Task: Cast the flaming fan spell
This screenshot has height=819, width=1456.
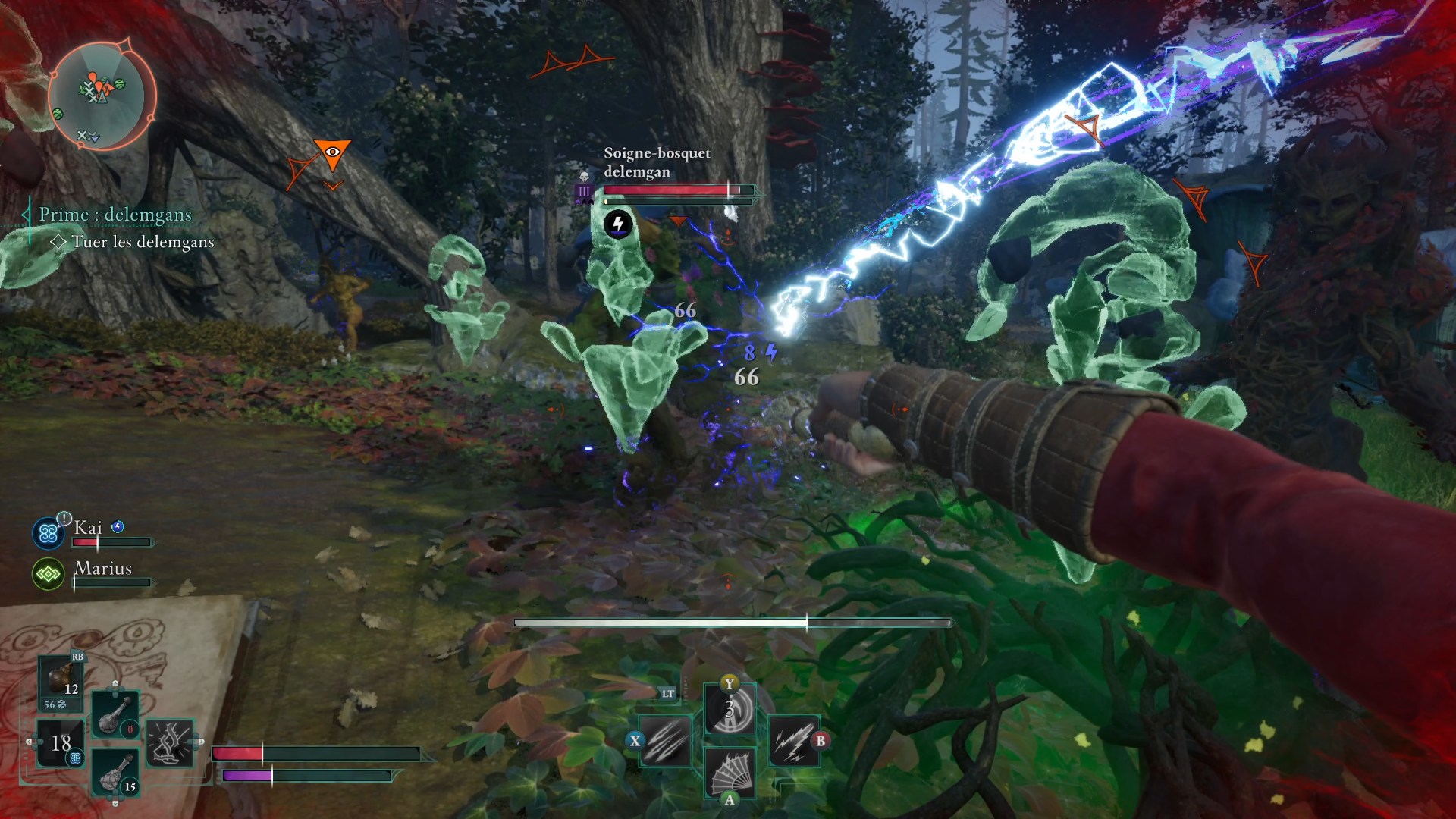Action: coord(730,772)
